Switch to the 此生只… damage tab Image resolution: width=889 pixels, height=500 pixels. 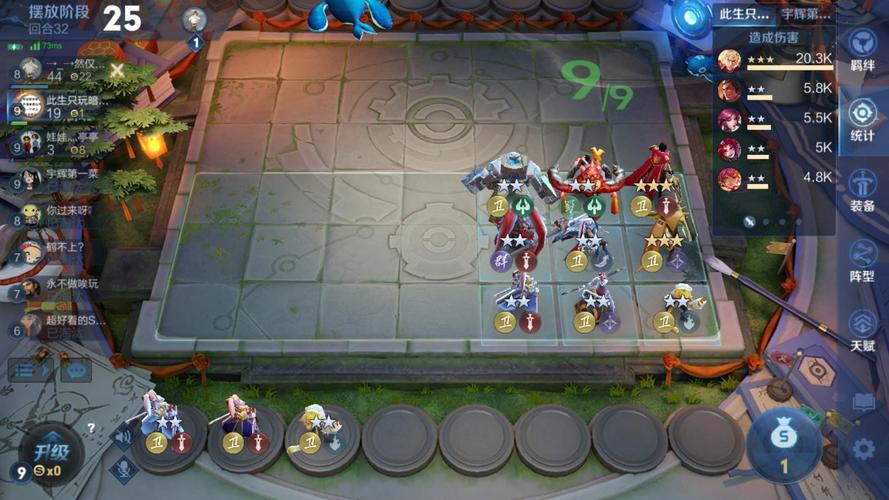(745, 14)
